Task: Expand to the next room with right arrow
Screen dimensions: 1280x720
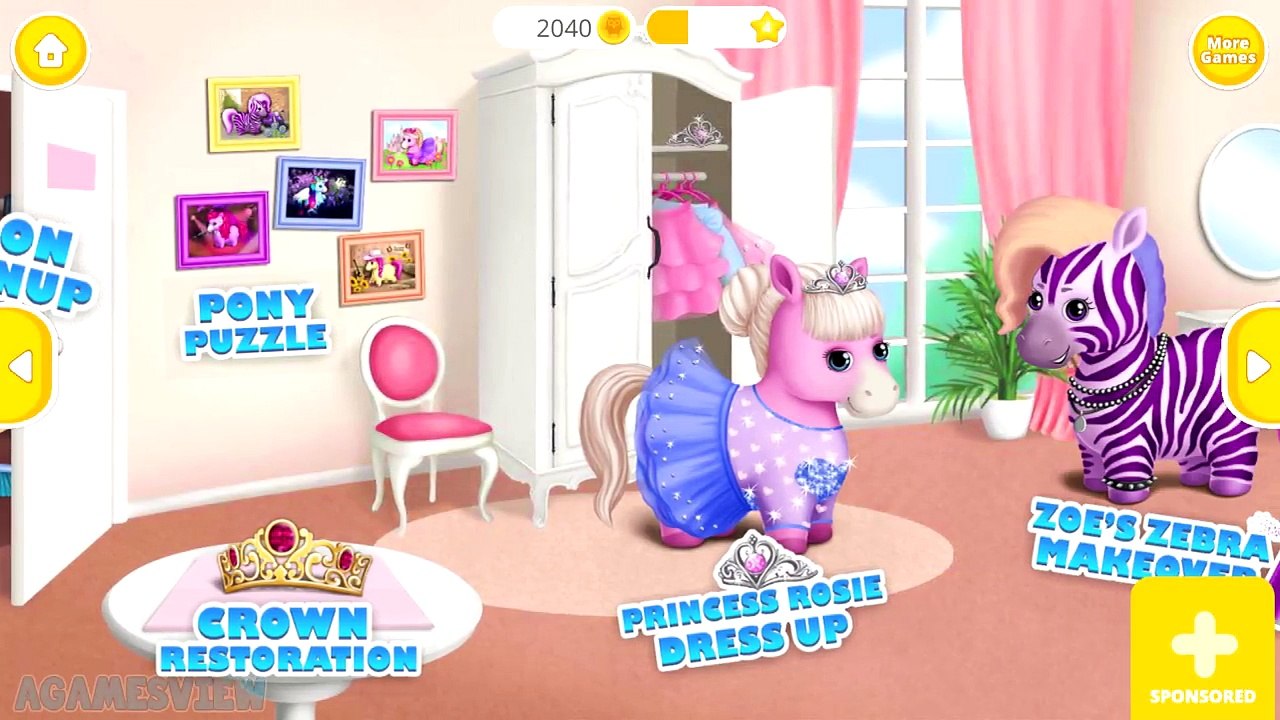Action: pyautogui.click(x=1258, y=365)
